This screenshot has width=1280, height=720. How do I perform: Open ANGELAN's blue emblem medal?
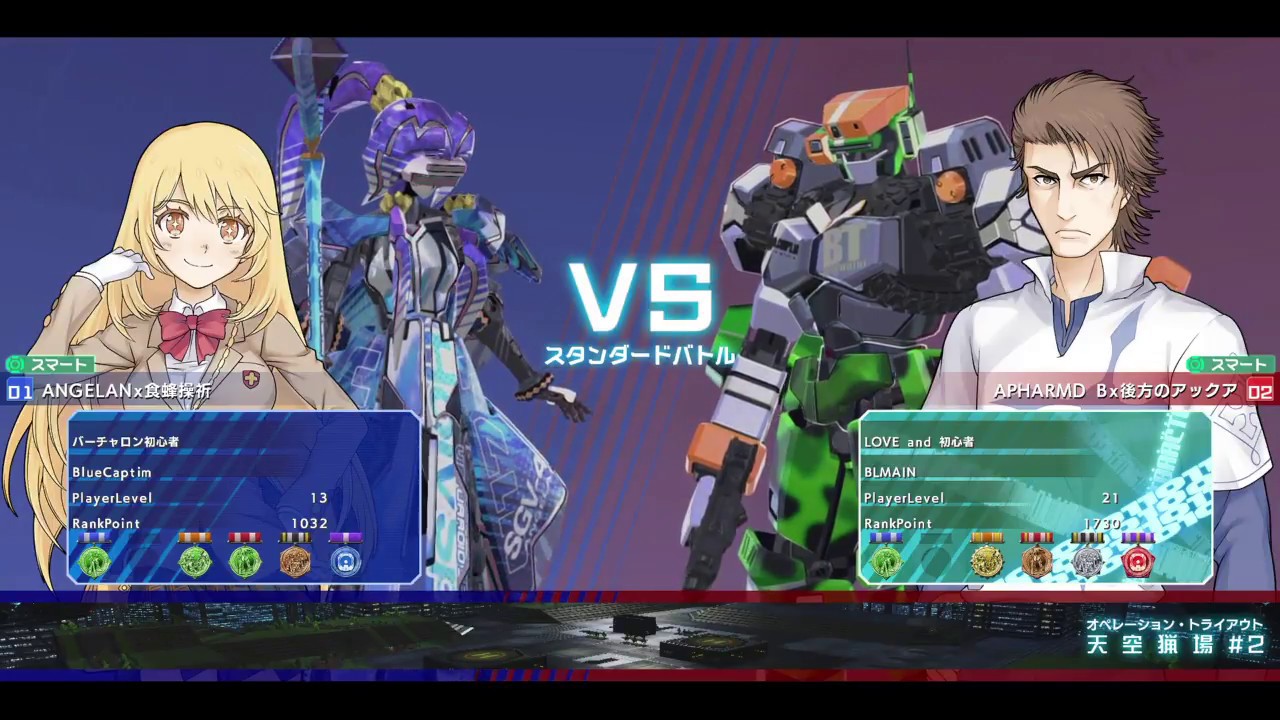click(345, 561)
